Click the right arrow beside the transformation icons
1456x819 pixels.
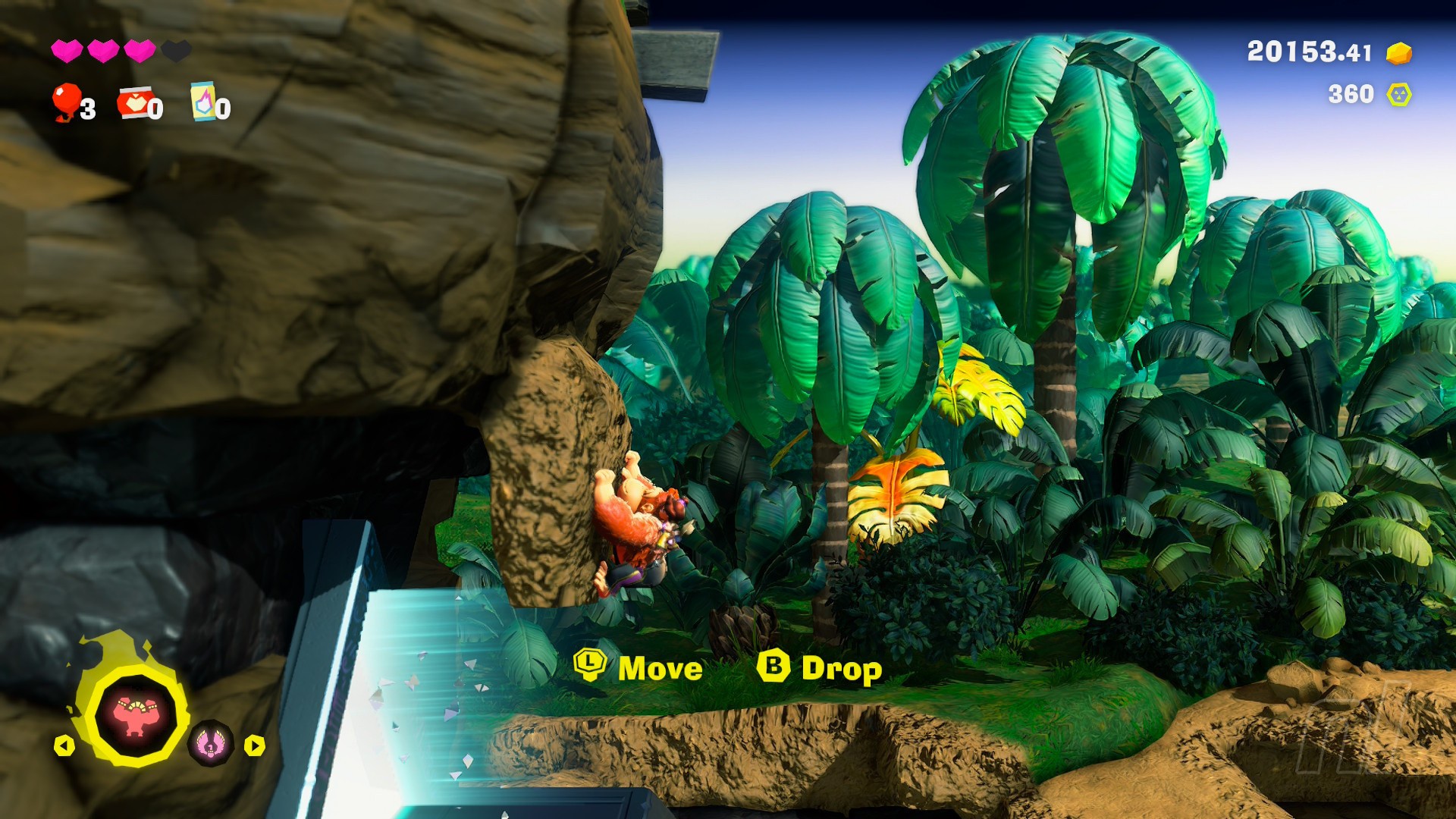(x=255, y=746)
